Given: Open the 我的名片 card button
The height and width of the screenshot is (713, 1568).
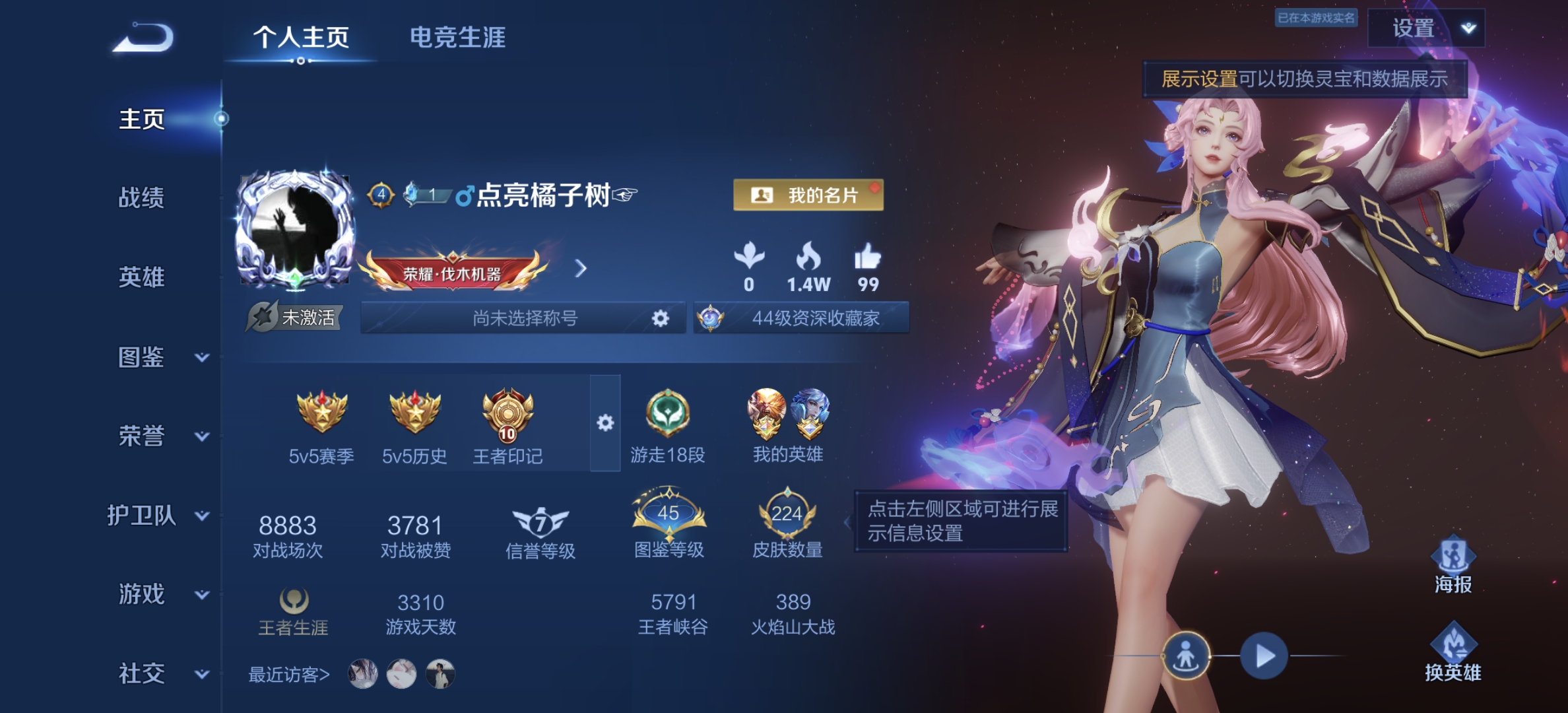Looking at the screenshot, I should [808, 195].
